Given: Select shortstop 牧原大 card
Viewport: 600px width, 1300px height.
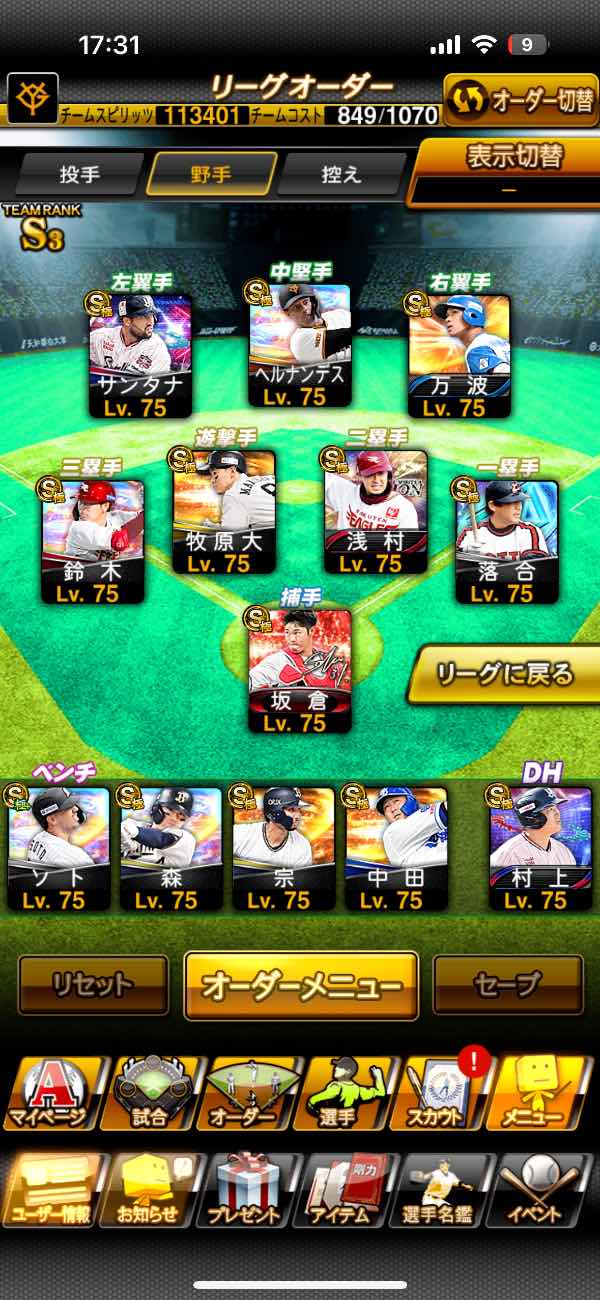Looking at the screenshot, I should (x=224, y=511).
